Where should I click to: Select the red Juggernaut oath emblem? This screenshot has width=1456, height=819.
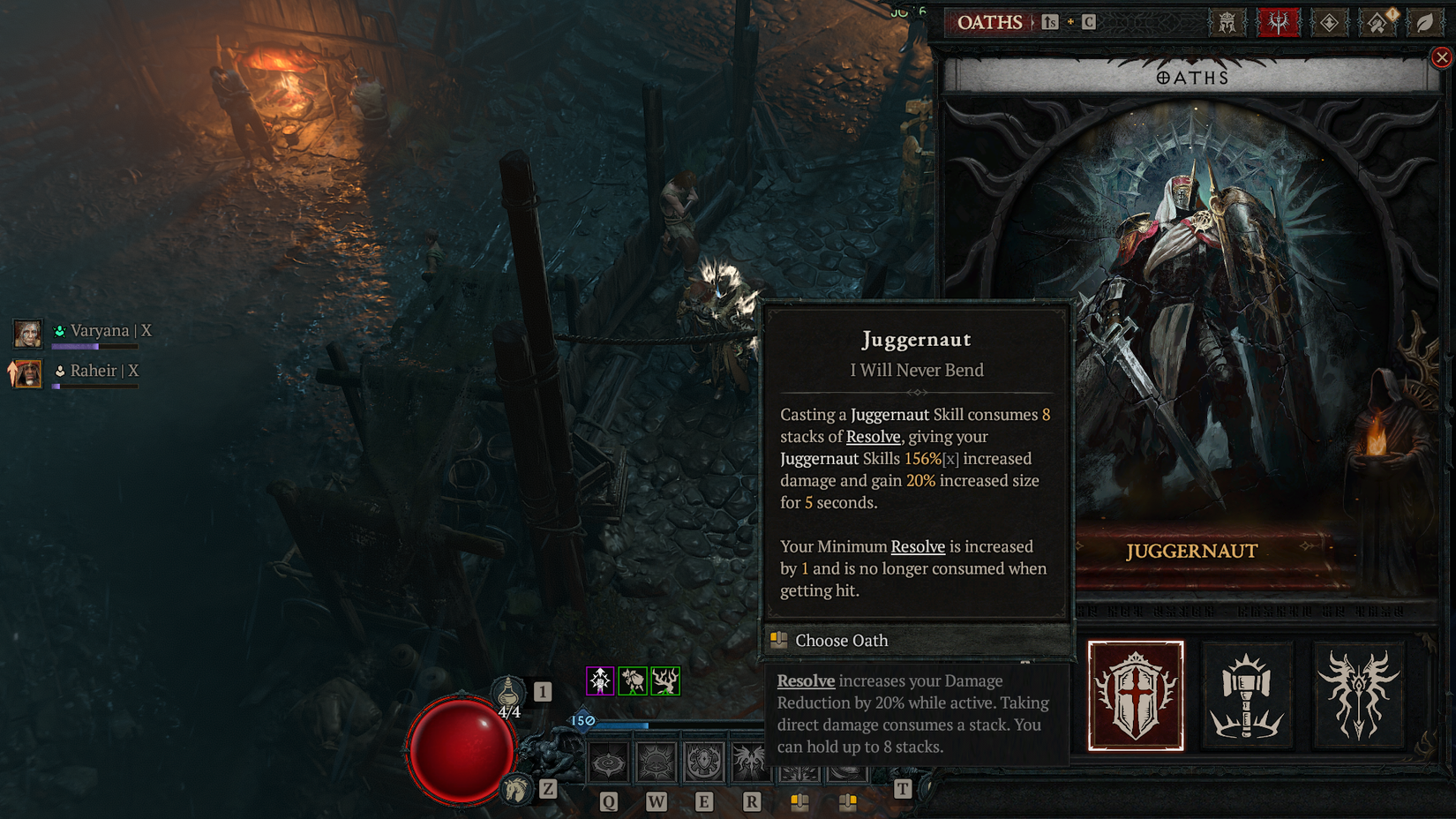pos(1135,695)
